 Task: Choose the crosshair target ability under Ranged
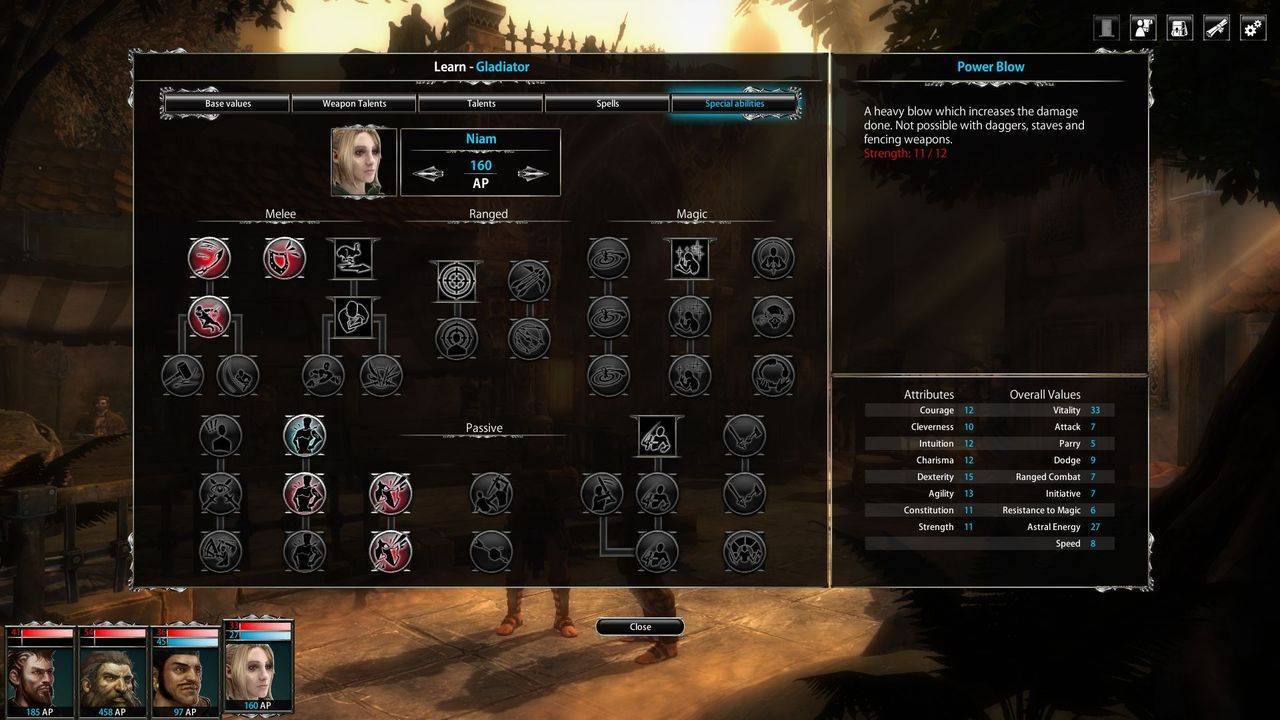coord(456,281)
